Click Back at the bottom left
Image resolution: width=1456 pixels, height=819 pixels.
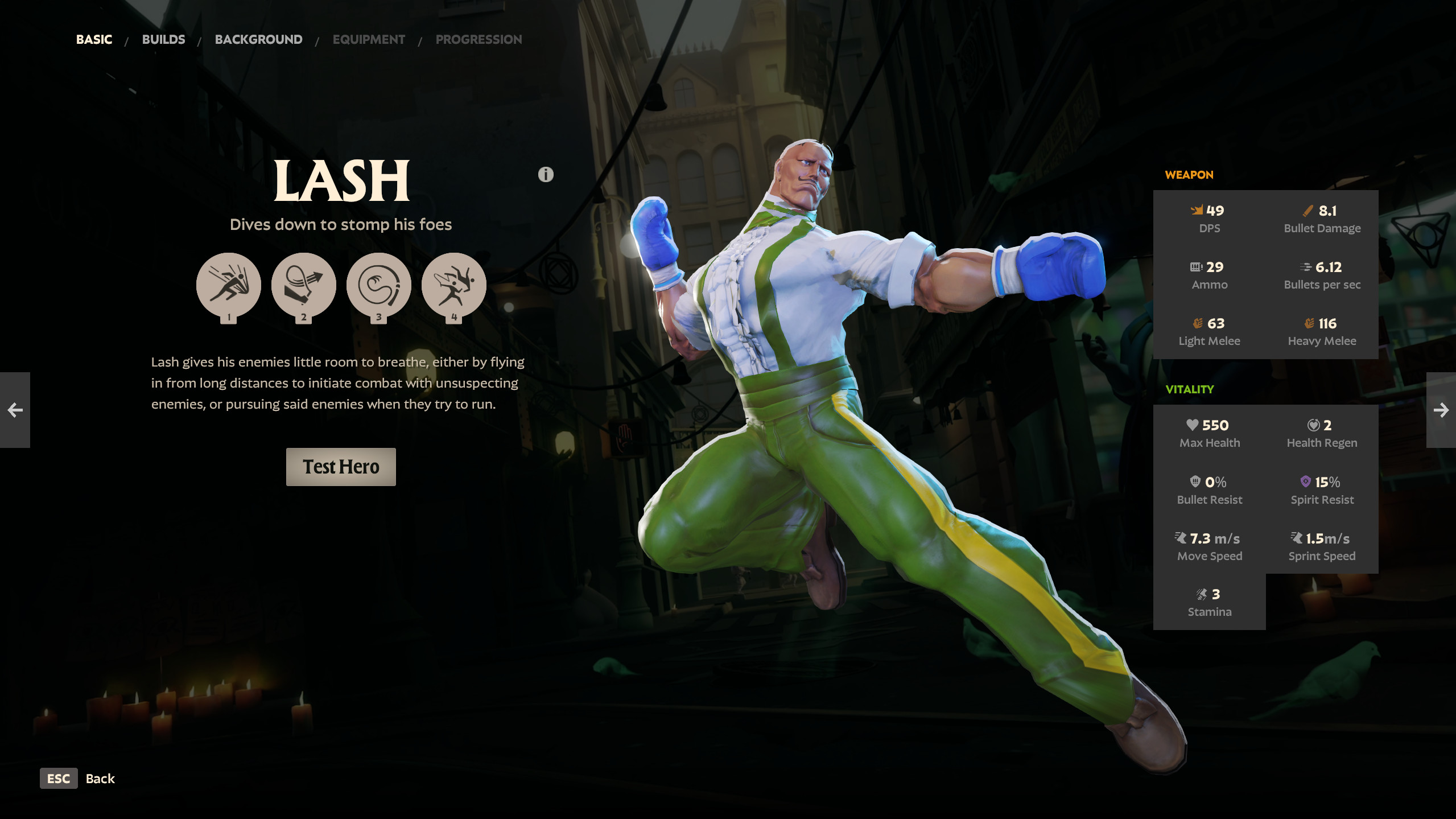point(100,779)
